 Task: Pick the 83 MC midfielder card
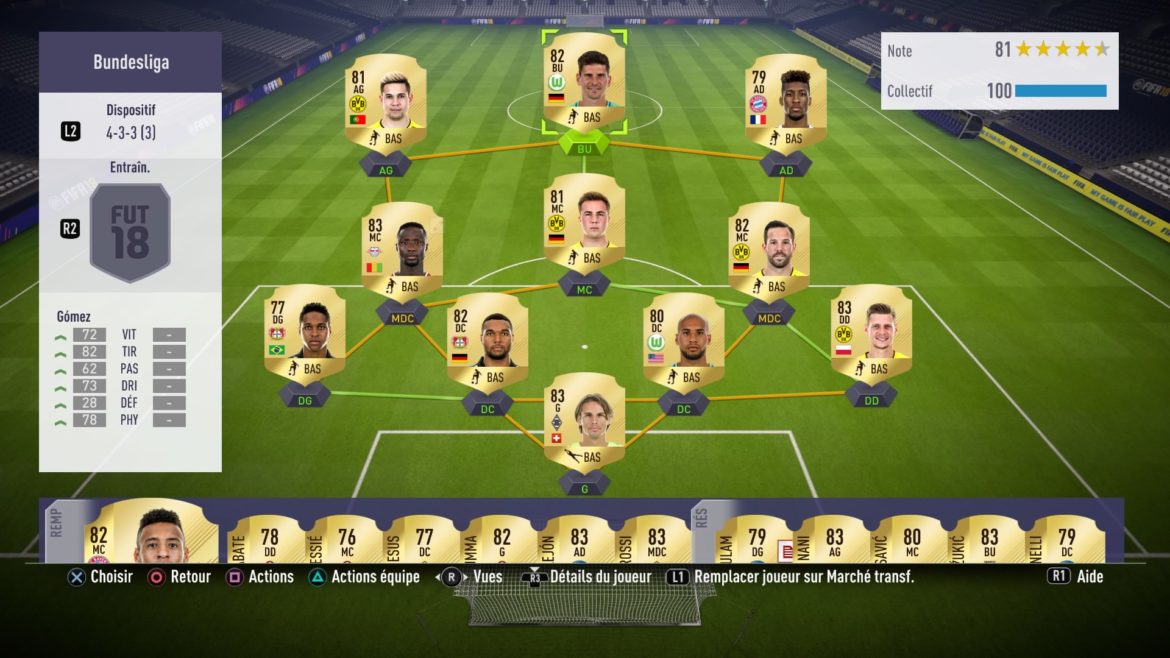point(402,251)
